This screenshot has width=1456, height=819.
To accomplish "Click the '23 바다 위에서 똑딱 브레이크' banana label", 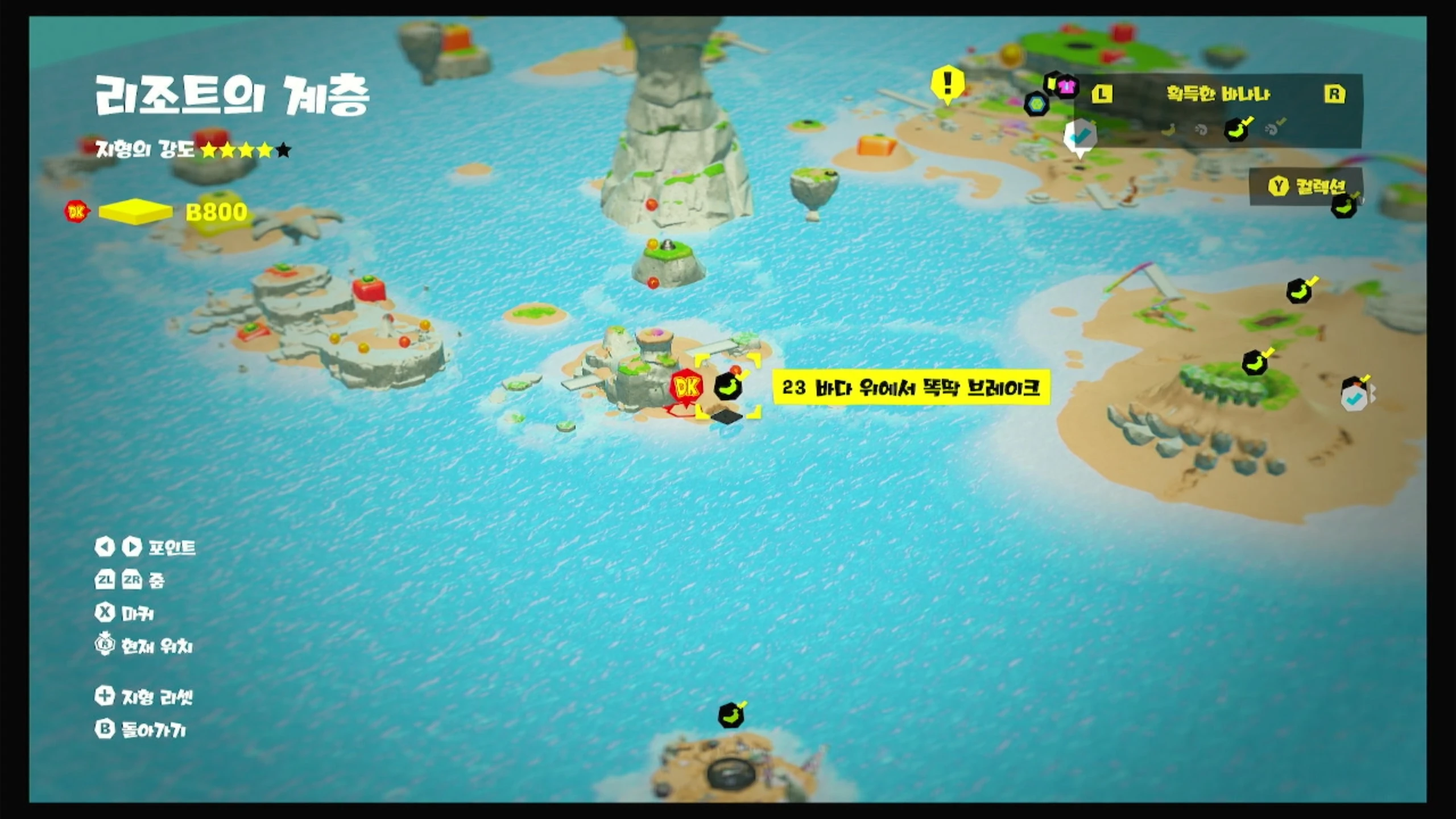I will click(x=911, y=388).
